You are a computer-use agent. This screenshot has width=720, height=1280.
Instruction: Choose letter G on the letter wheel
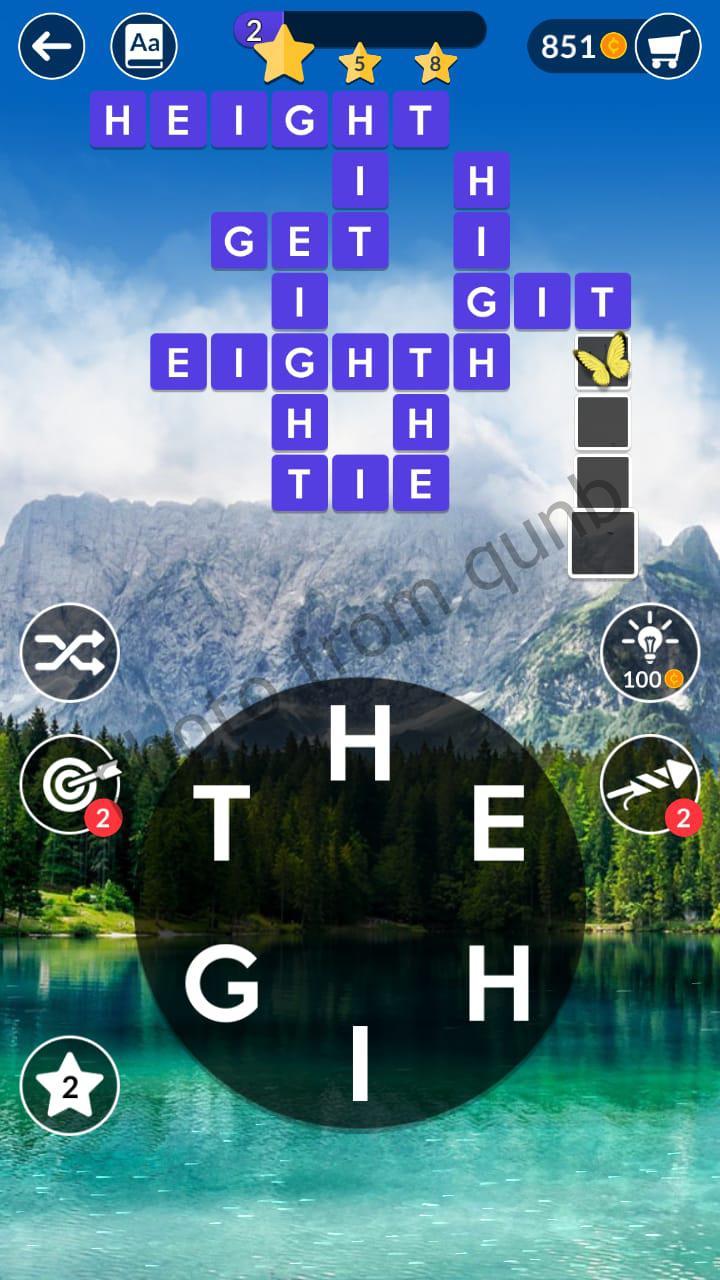222,985
